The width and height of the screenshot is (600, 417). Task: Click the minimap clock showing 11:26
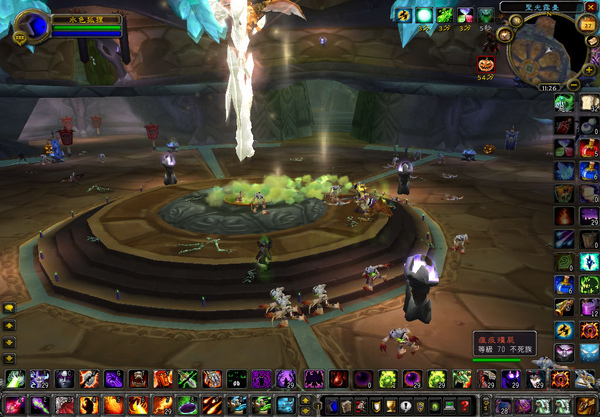(x=548, y=87)
